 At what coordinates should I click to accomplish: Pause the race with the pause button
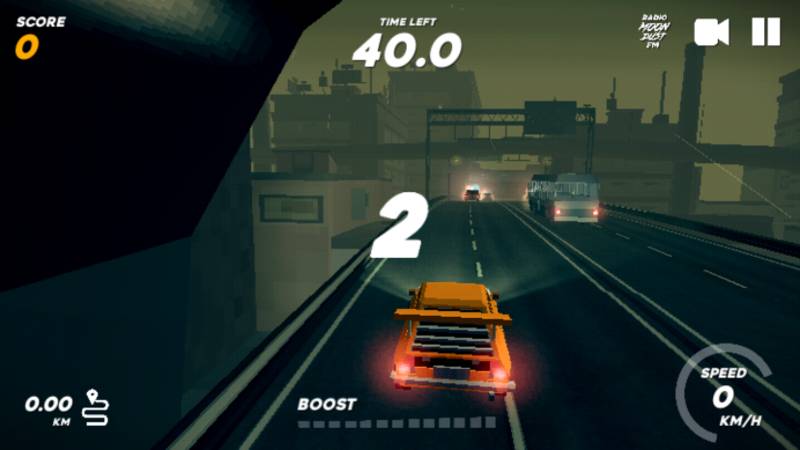coord(765,32)
